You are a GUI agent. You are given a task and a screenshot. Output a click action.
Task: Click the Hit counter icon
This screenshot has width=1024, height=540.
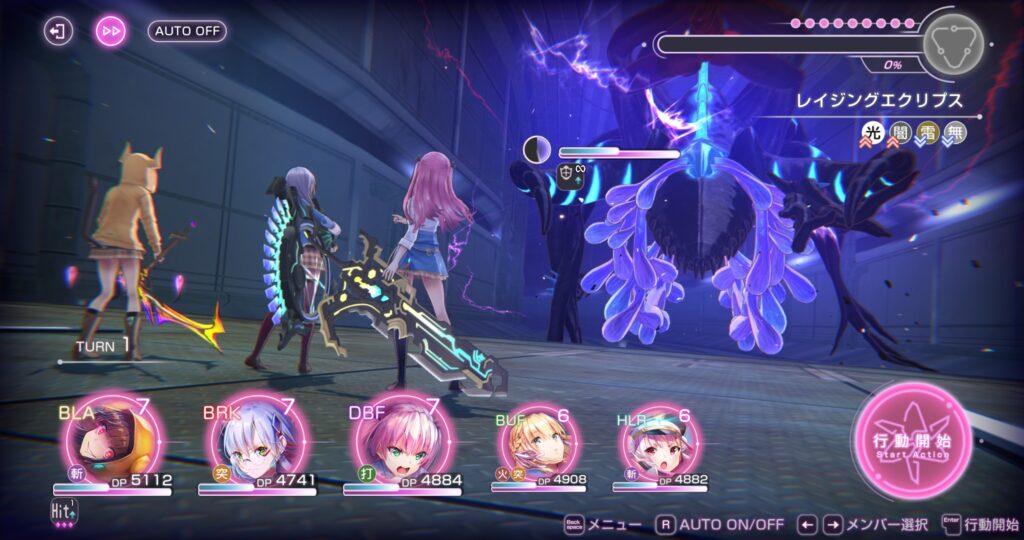63,512
